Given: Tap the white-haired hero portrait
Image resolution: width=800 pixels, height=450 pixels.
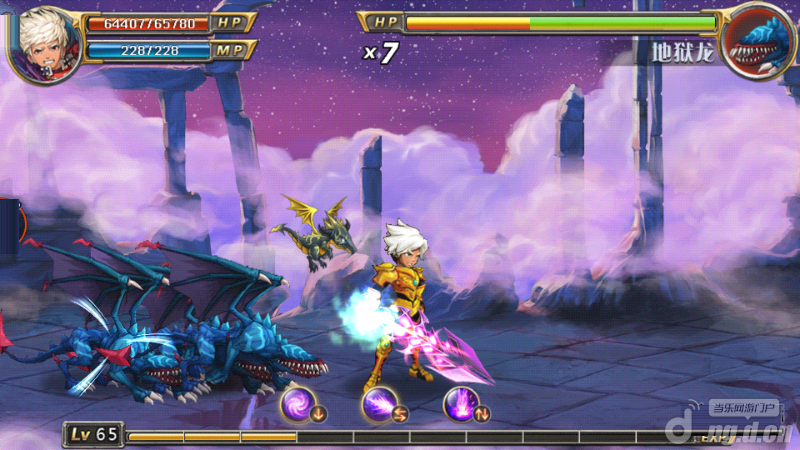Looking at the screenshot, I should tap(43, 42).
